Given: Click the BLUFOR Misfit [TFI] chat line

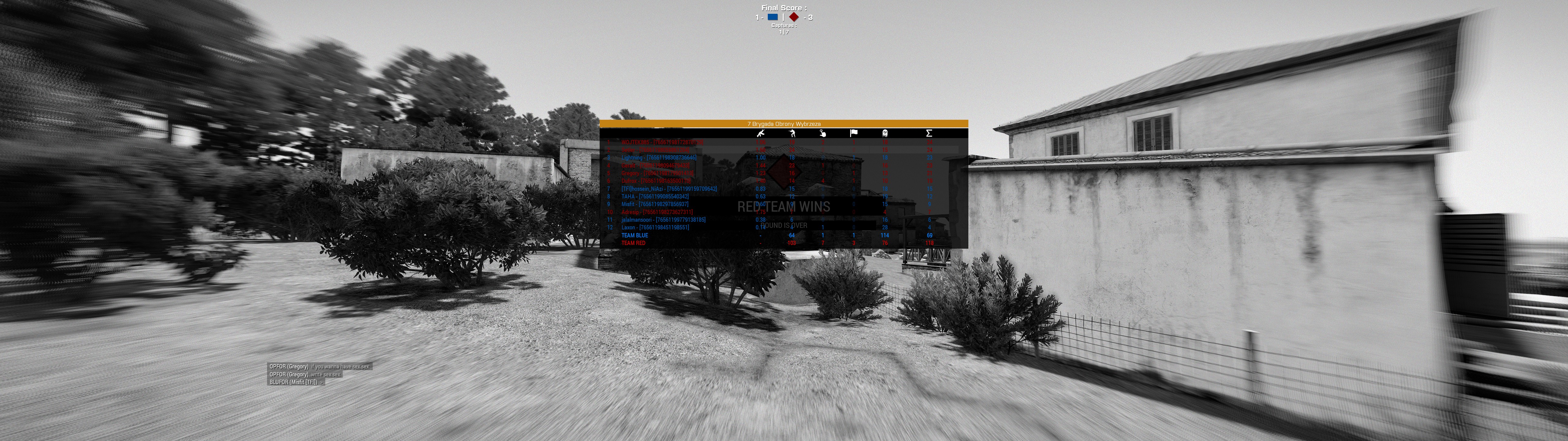Looking at the screenshot, I should click(x=295, y=383).
